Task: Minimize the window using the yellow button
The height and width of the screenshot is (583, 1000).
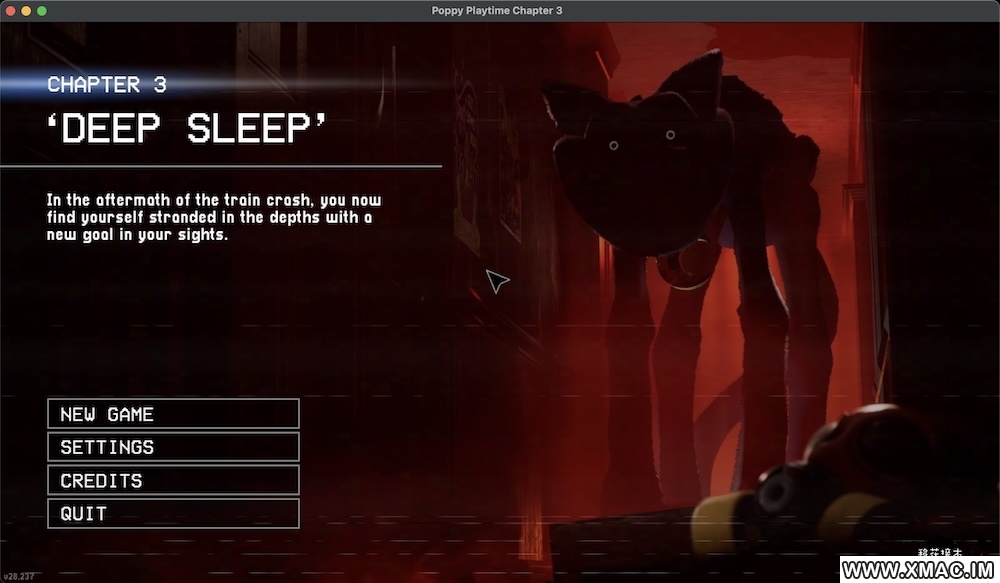Action: (x=25, y=10)
